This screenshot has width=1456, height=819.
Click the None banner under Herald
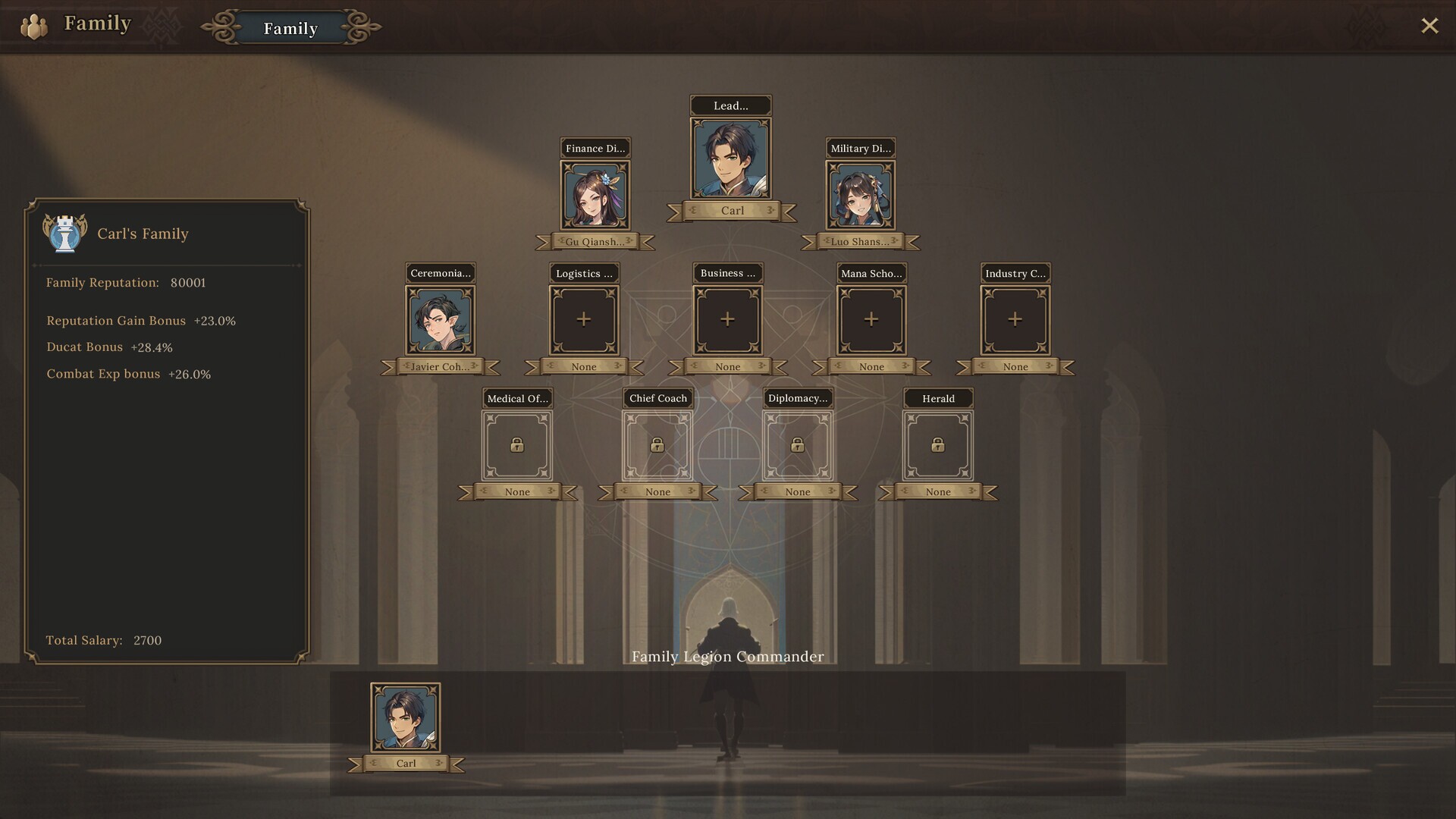click(937, 491)
